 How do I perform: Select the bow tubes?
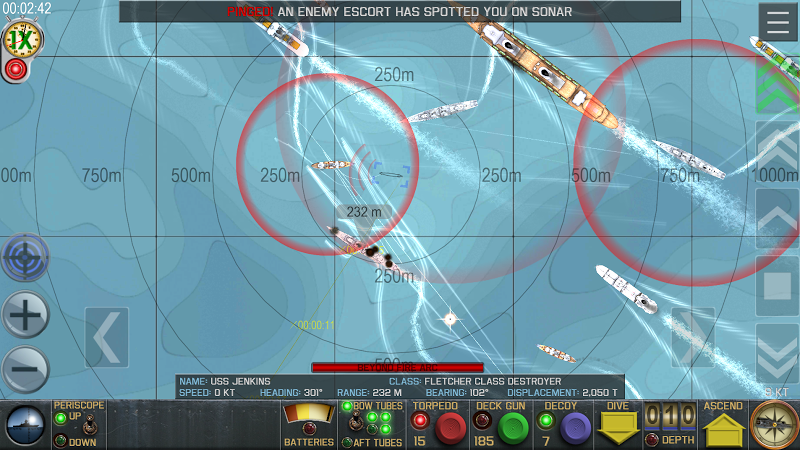(347, 406)
